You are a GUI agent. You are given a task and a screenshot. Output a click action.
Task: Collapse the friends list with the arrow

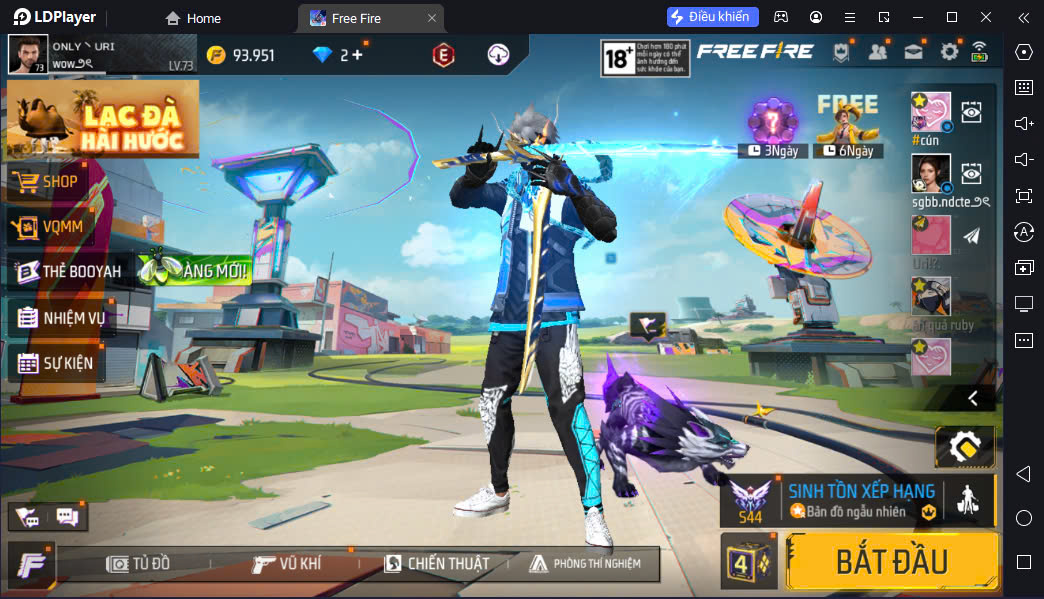(972, 398)
